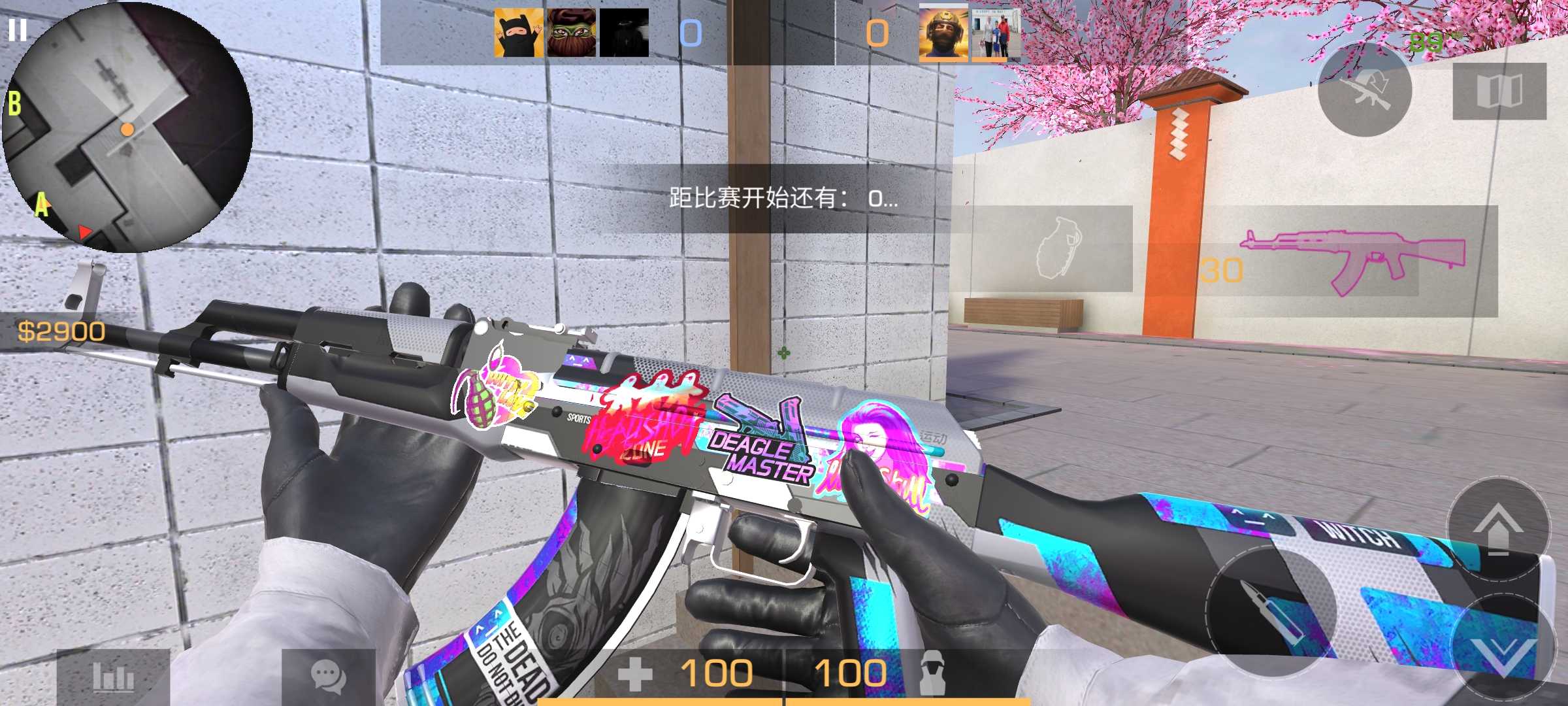Select the black ninja player avatar
1568x706 pixels.
[x=519, y=33]
